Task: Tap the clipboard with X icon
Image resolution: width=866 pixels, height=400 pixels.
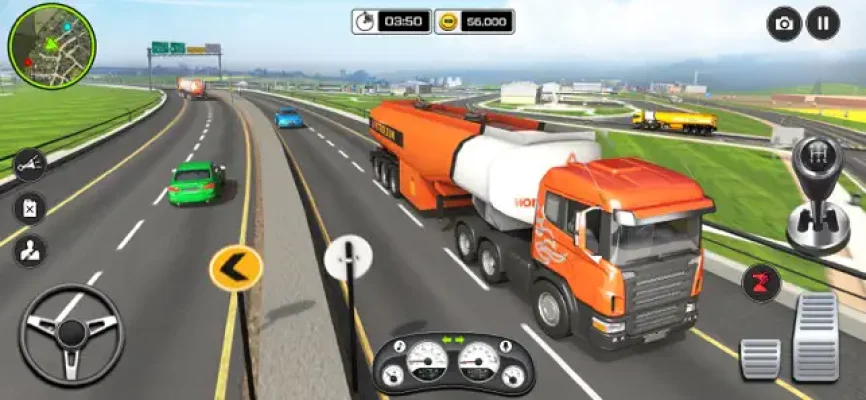Action: [x=29, y=208]
